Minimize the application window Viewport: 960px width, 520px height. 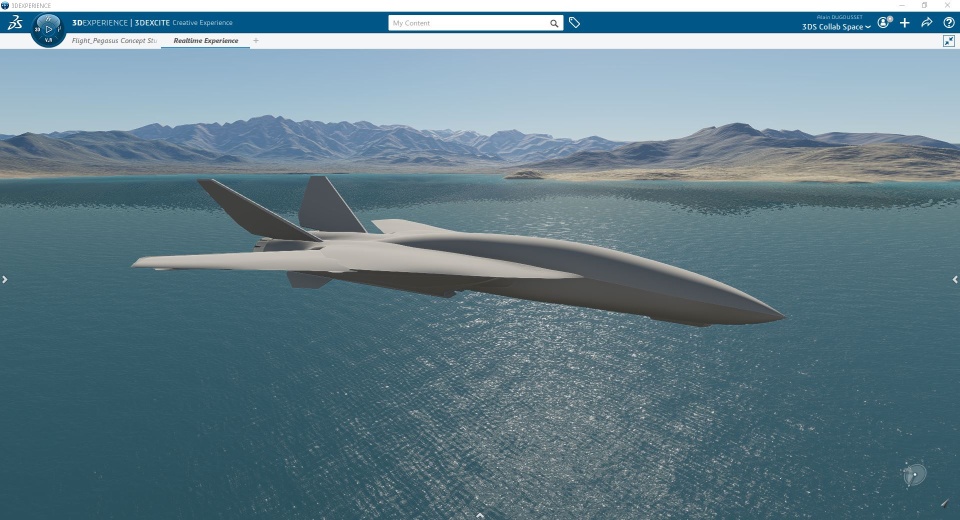click(x=902, y=5)
